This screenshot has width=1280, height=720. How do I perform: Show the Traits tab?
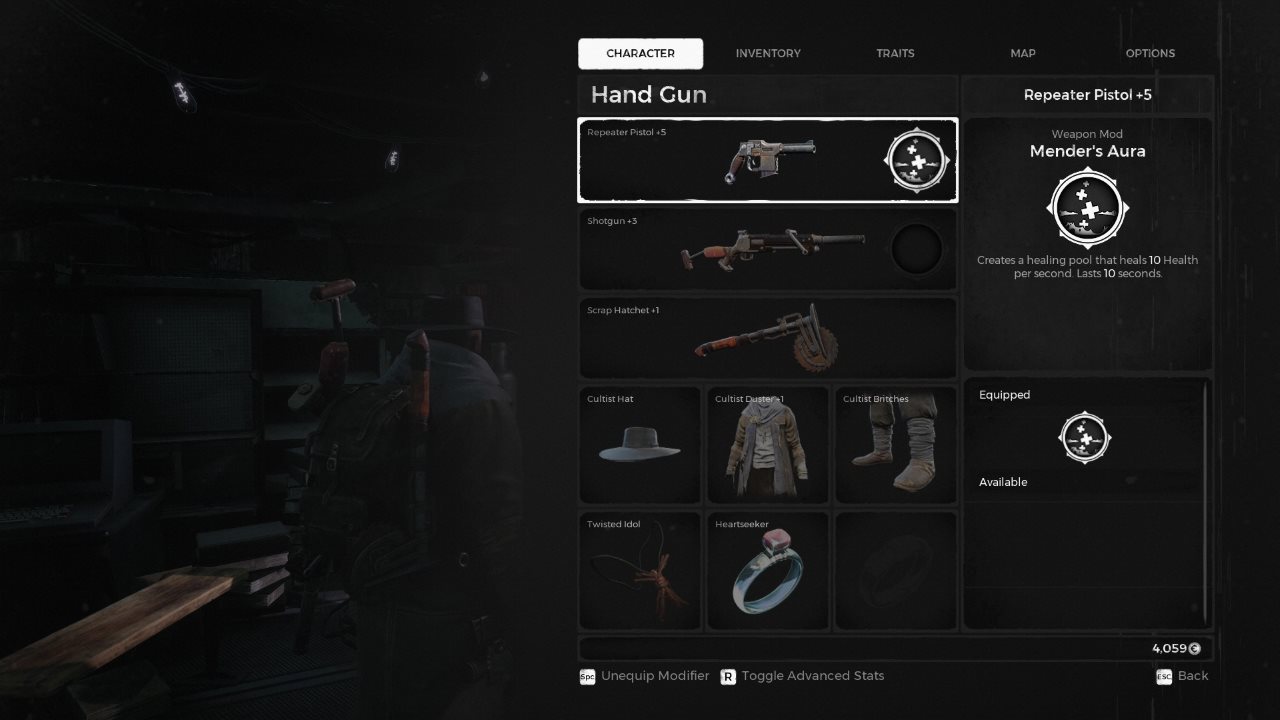click(895, 53)
